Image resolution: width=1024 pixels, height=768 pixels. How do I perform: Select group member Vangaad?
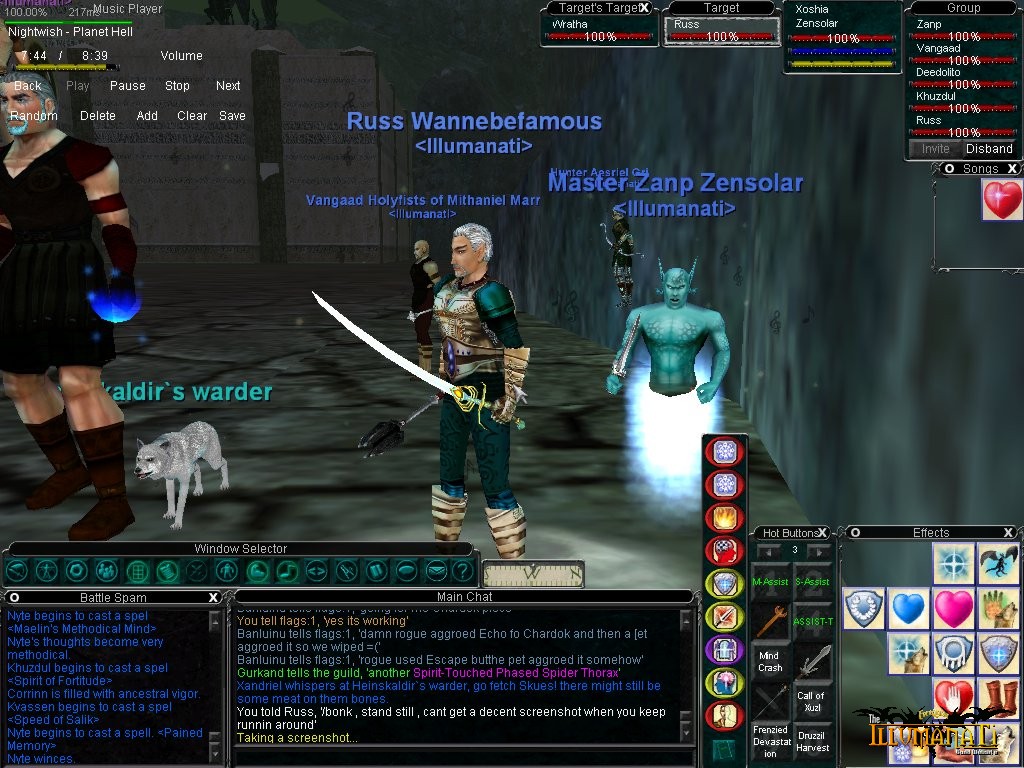(938, 48)
